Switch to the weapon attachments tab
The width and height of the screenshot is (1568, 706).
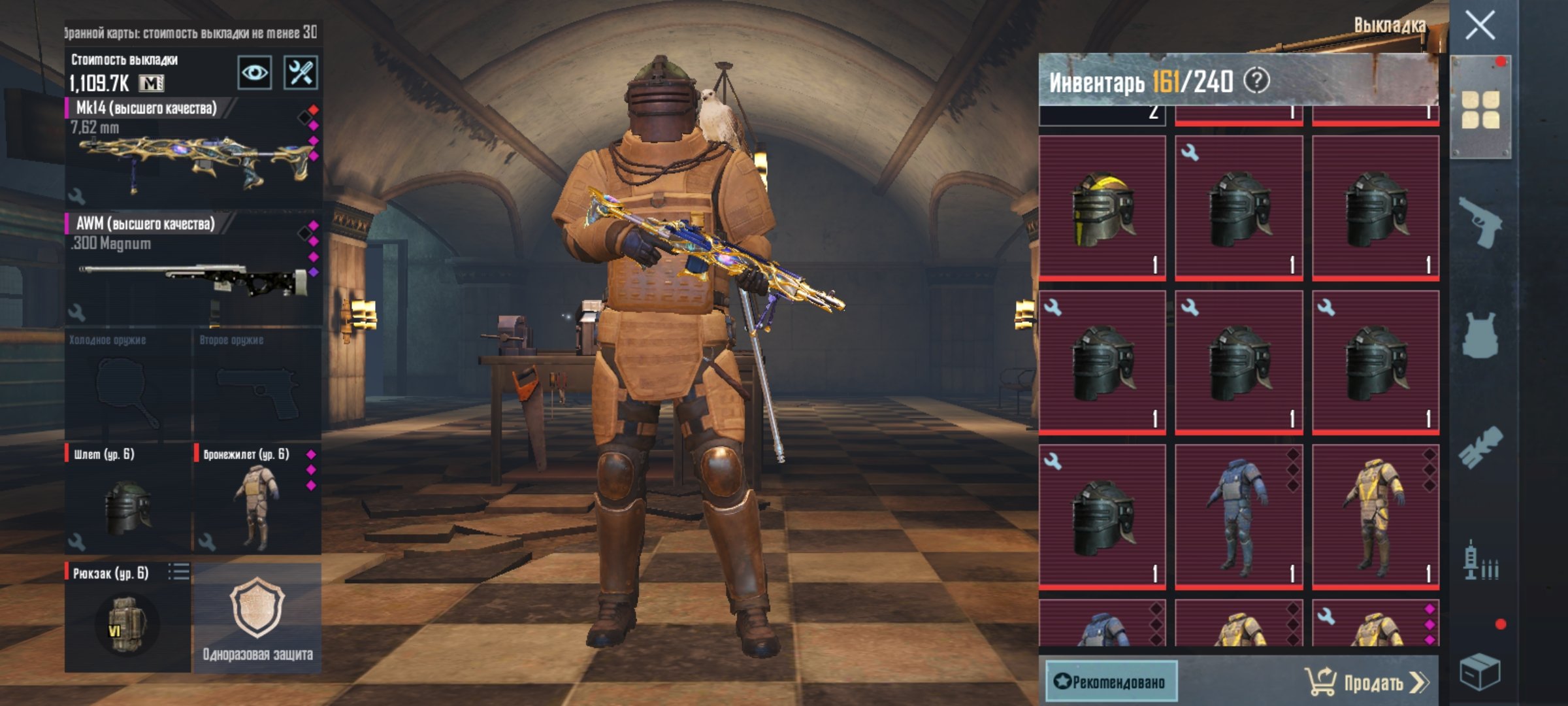coord(1480,448)
